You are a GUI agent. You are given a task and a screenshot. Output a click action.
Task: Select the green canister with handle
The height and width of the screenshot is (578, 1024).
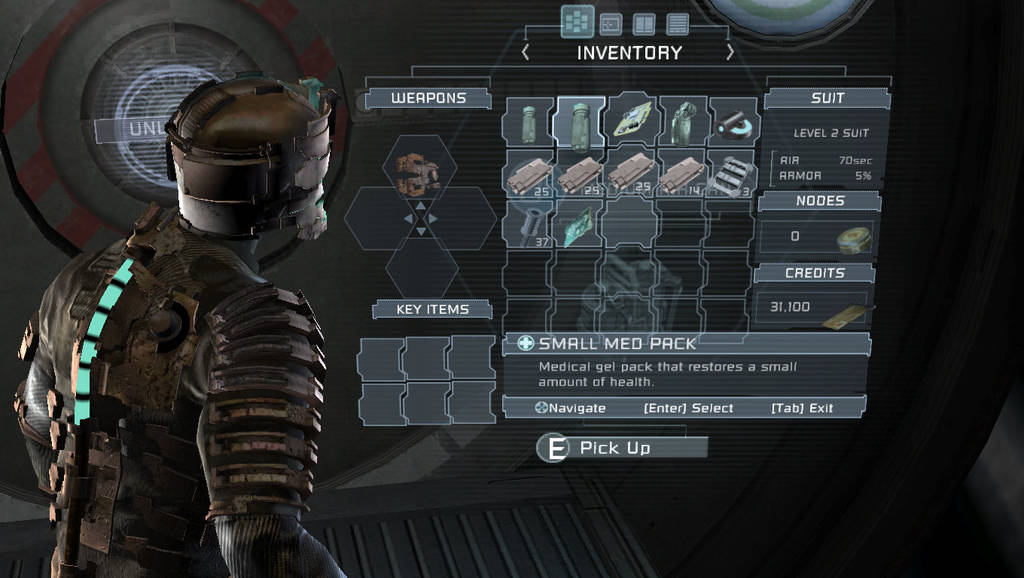point(684,124)
